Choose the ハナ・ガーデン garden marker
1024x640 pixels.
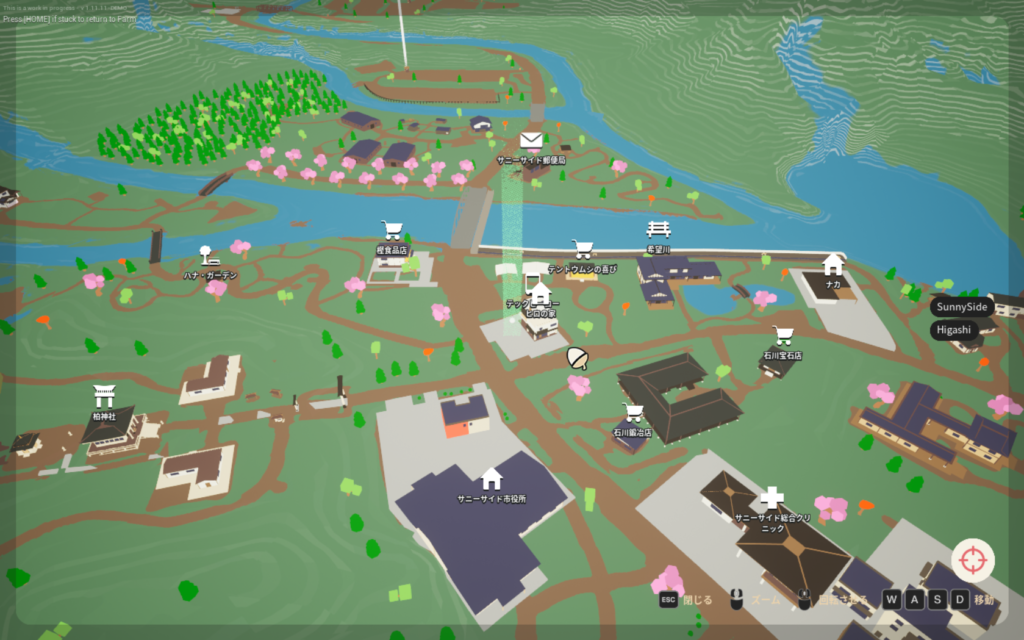tap(206, 255)
